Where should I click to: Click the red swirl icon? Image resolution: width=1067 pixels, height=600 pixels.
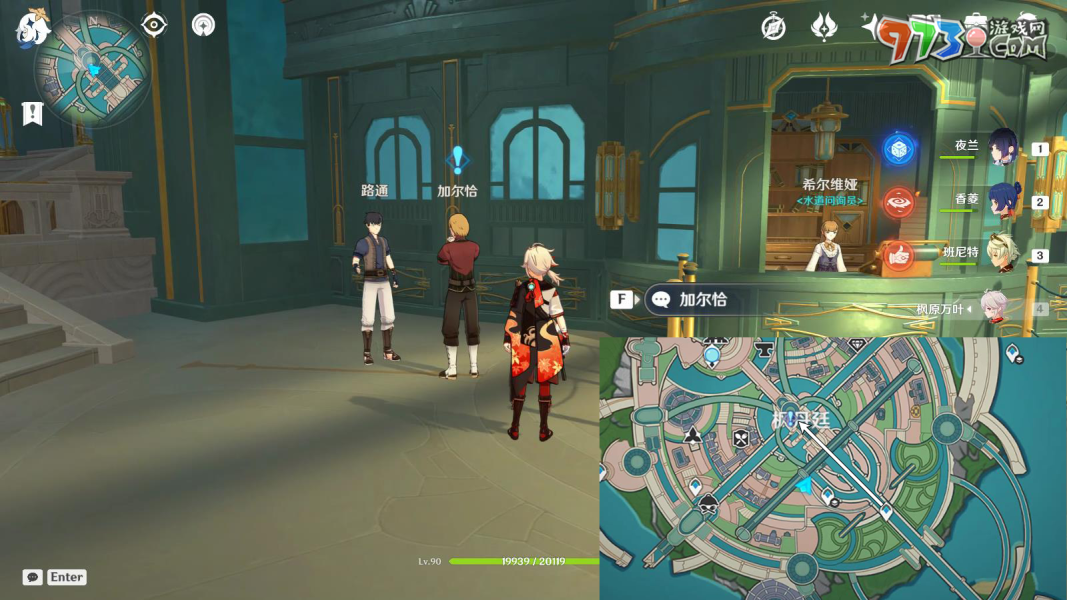pyautogui.click(x=899, y=202)
